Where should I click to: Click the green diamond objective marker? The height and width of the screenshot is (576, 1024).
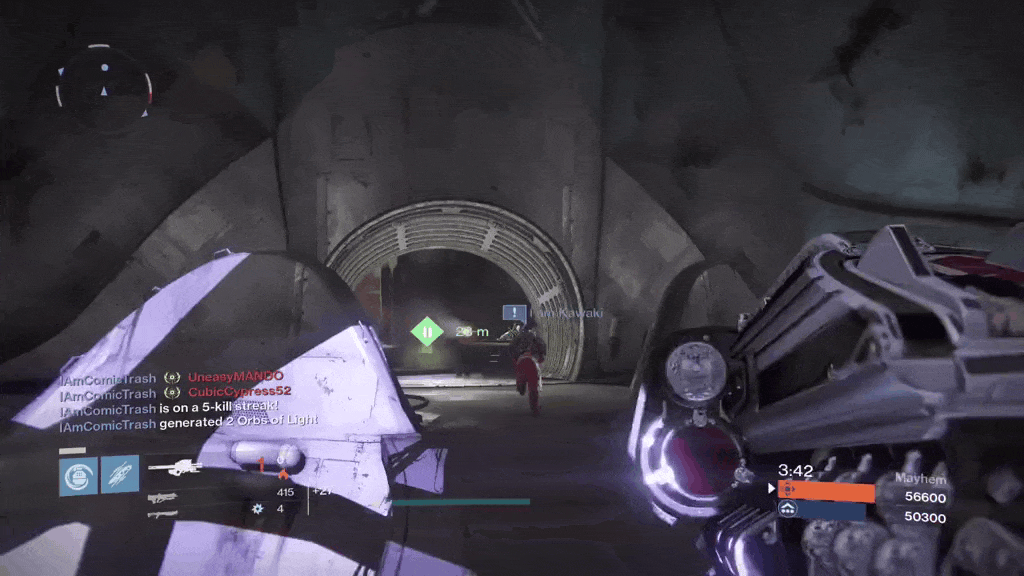(427, 331)
